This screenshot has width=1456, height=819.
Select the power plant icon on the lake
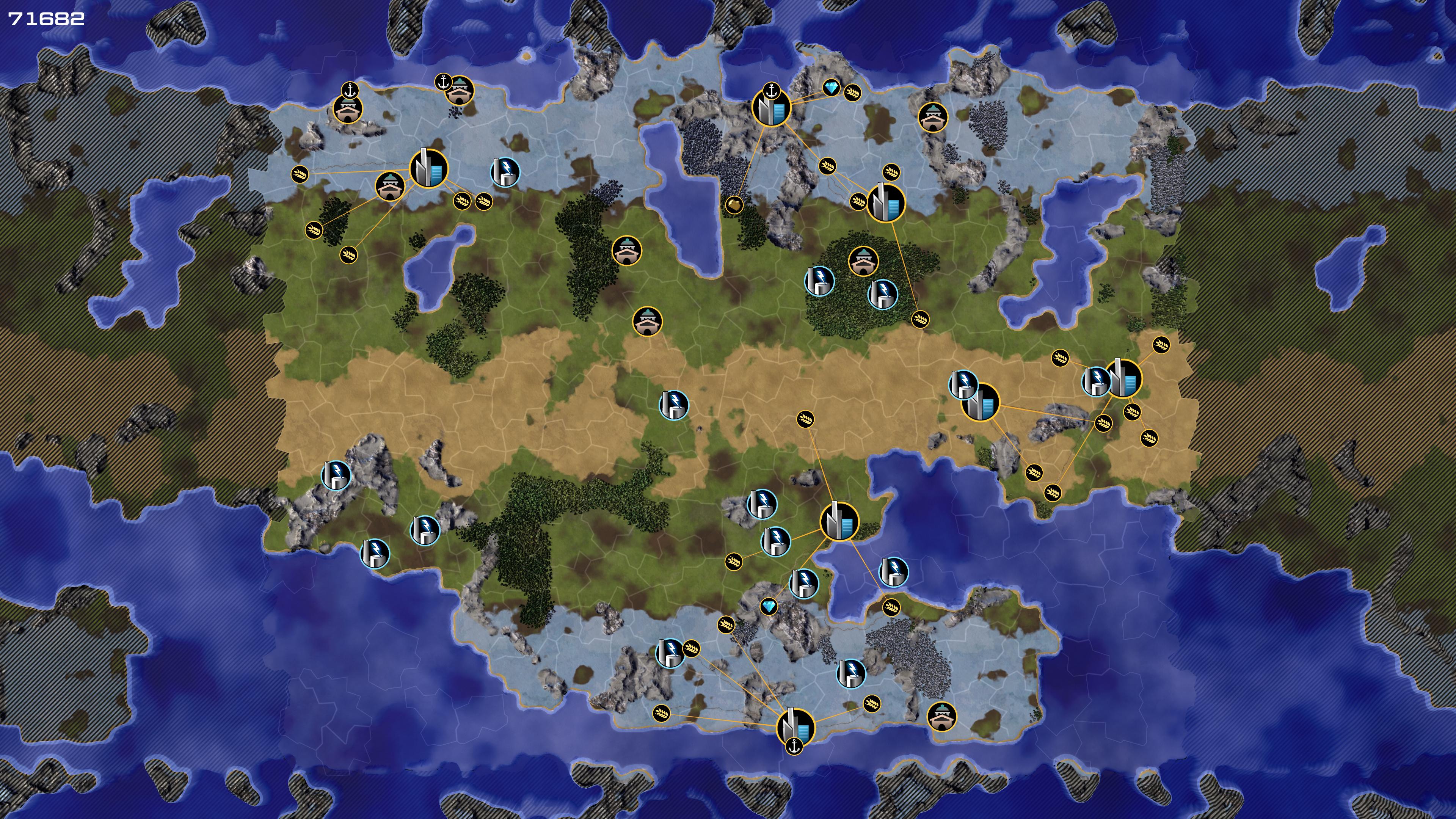click(894, 571)
